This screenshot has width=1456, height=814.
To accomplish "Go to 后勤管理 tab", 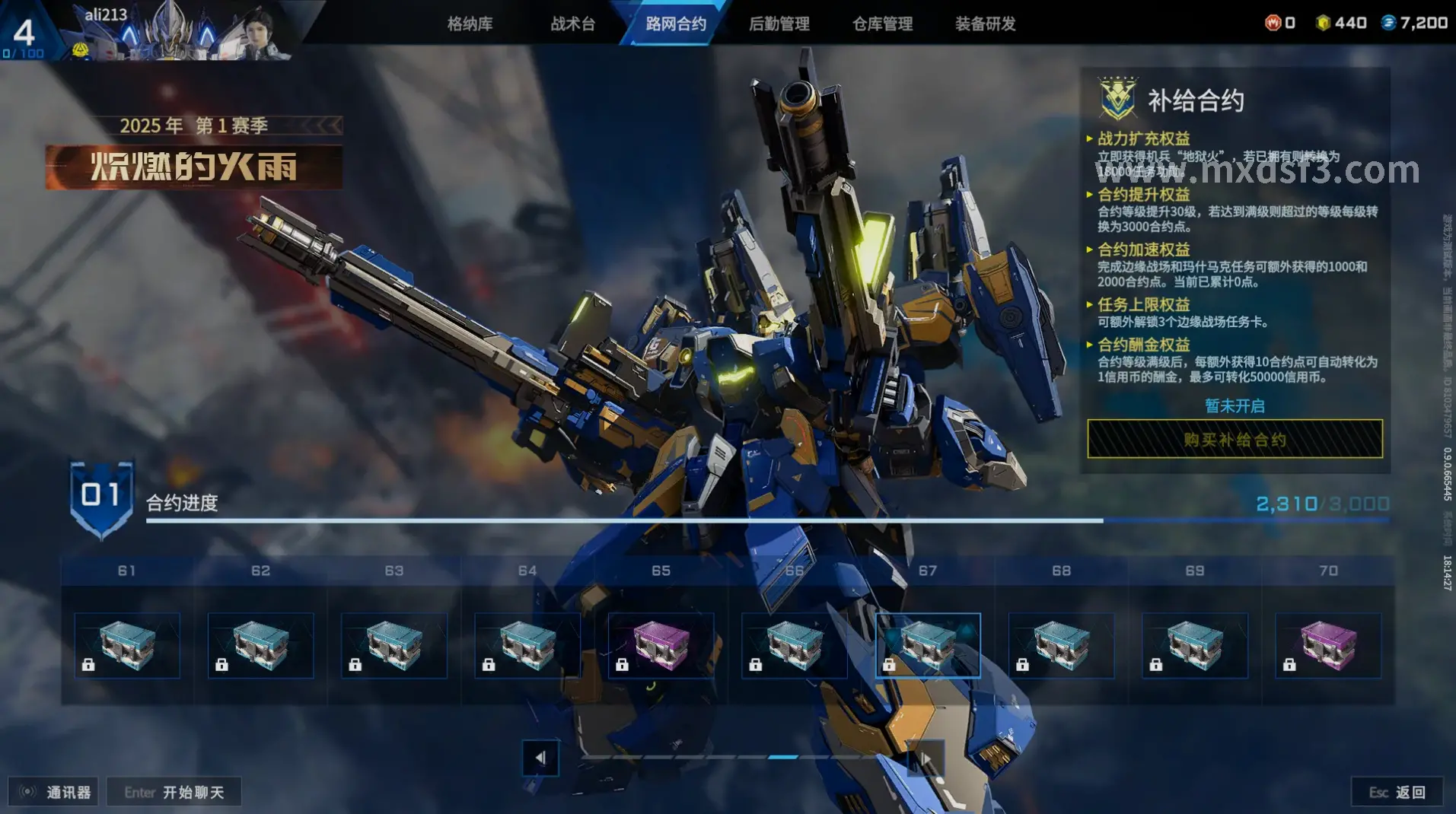I will [x=779, y=24].
